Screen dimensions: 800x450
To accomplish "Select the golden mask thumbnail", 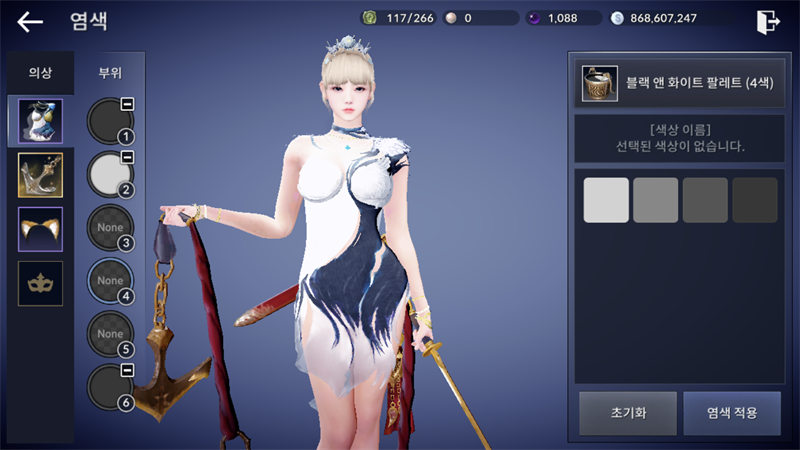I will (x=41, y=283).
